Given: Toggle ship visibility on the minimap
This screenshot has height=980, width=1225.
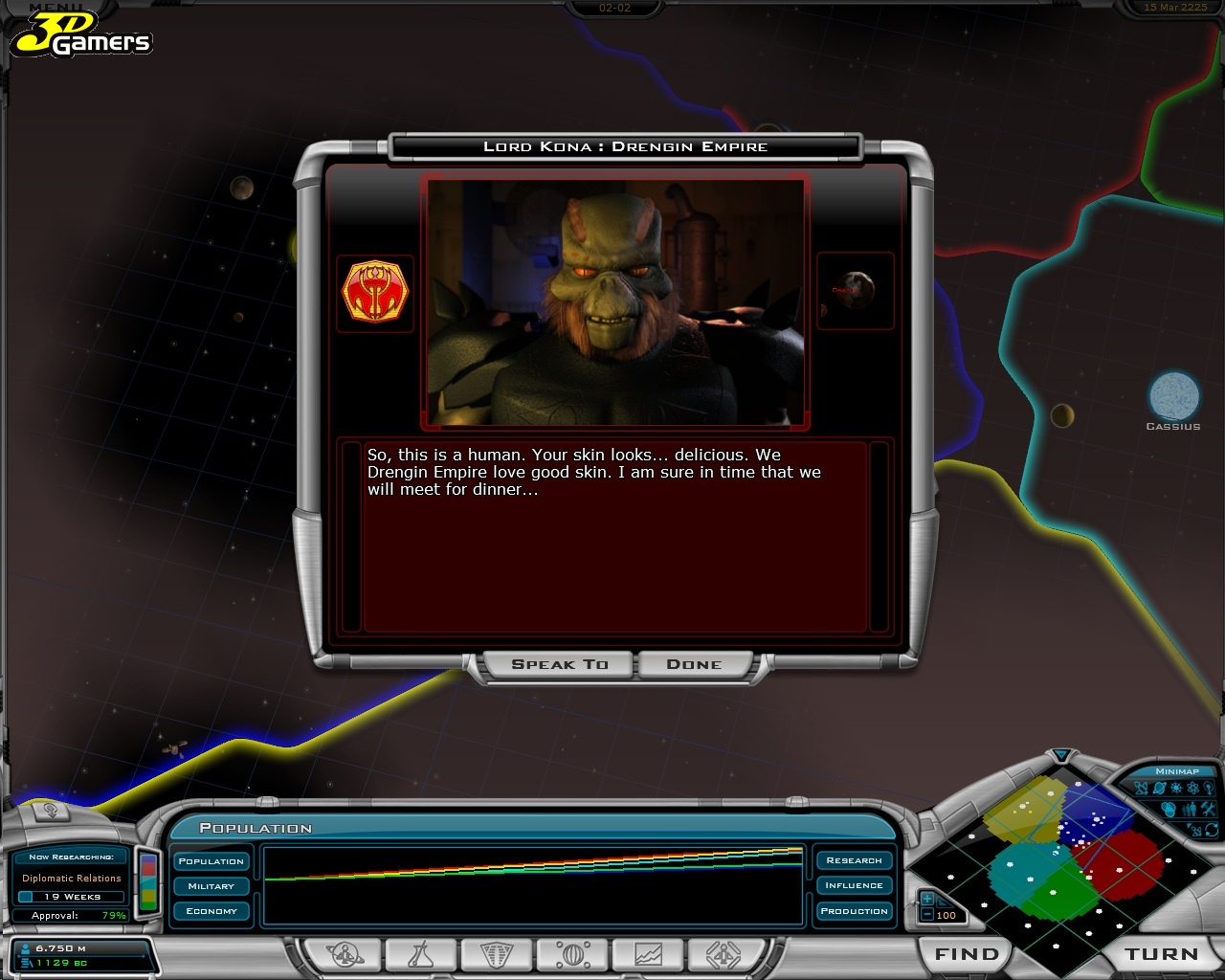Looking at the screenshot, I should tap(1141, 788).
